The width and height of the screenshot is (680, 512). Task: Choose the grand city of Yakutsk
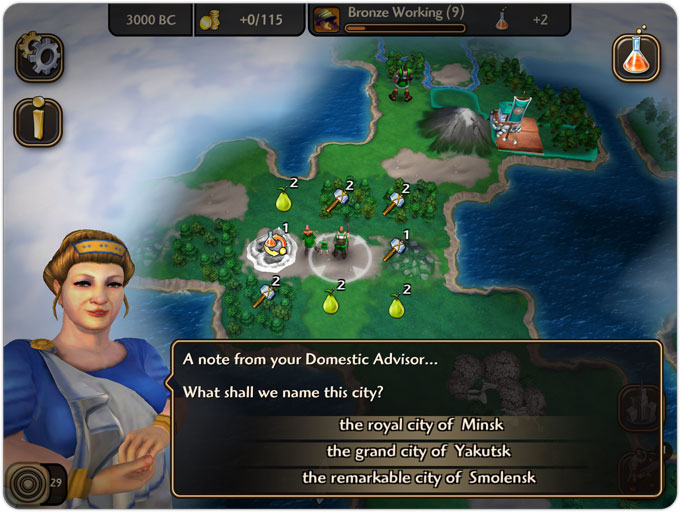coord(419,452)
